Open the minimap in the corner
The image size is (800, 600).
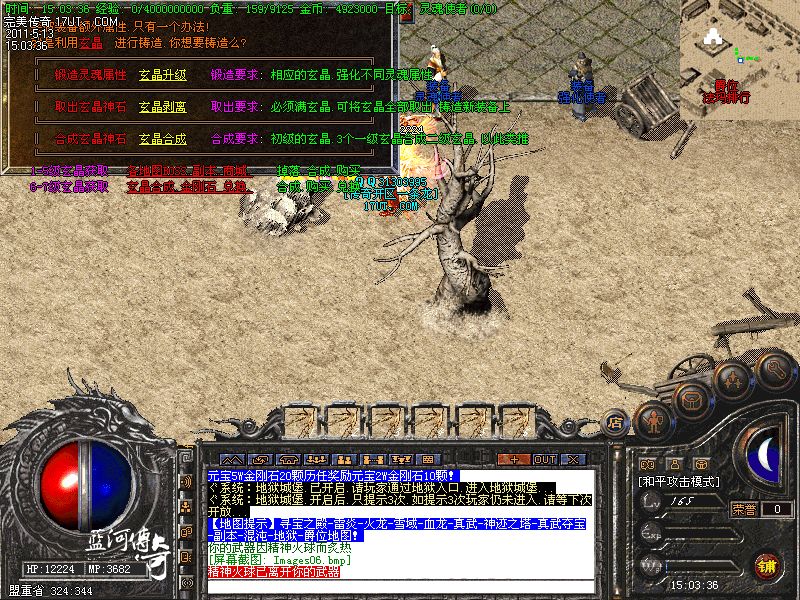[x=739, y=50]
